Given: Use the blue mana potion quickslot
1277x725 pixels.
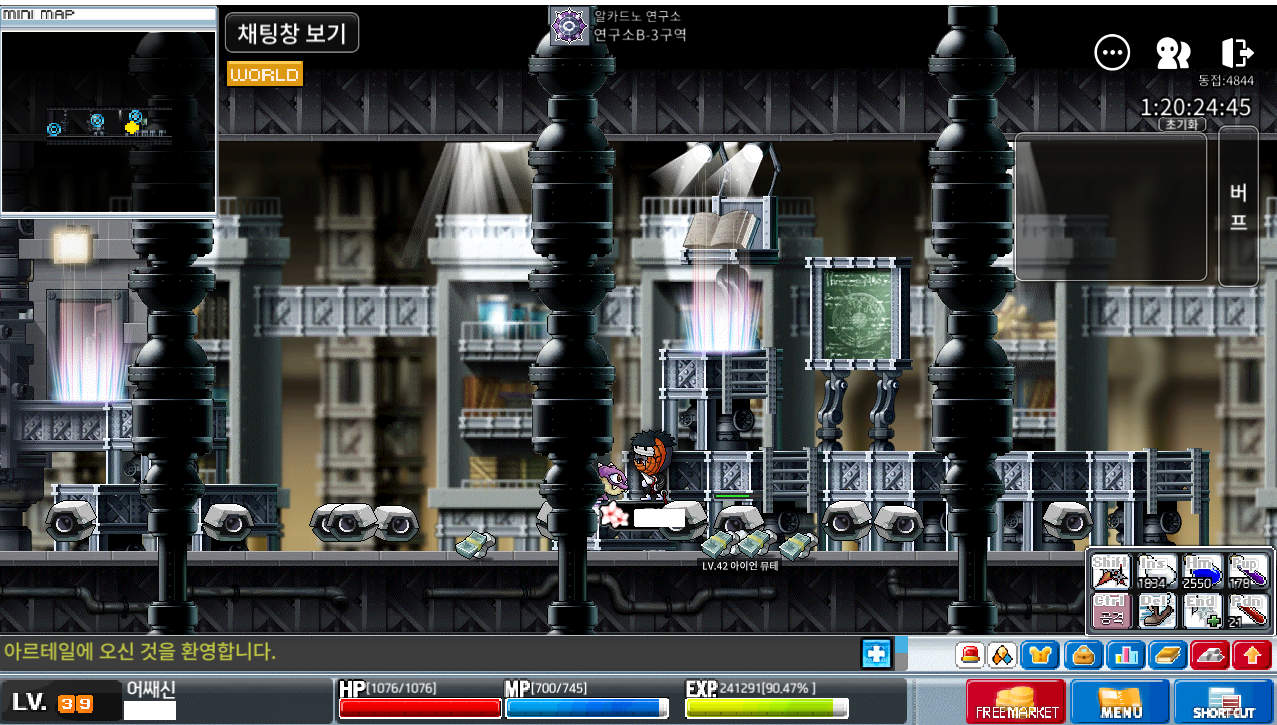Looking at the screenshot, I should click(1203, 572).
